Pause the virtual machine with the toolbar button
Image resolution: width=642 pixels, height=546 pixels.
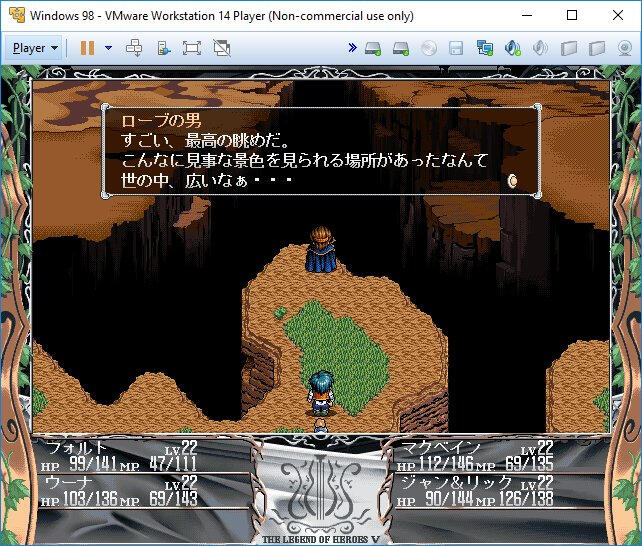tap(87, 47)
